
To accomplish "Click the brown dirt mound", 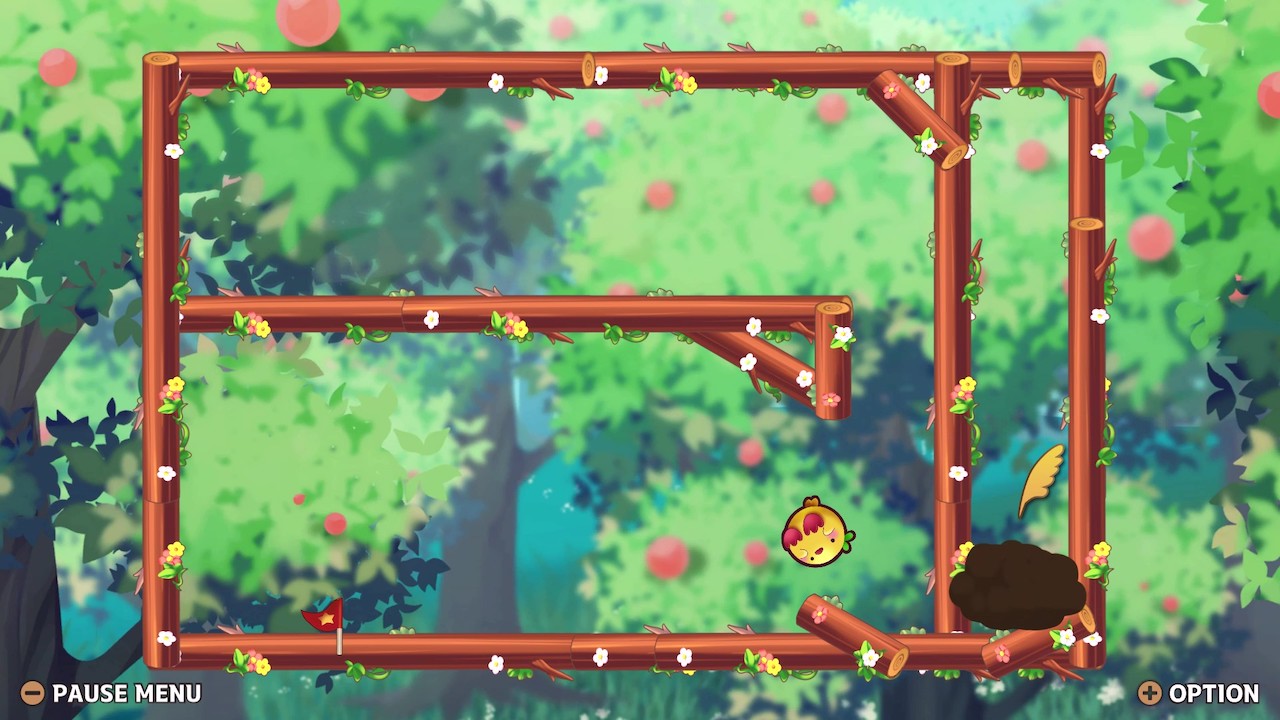I will point(1020,580).
